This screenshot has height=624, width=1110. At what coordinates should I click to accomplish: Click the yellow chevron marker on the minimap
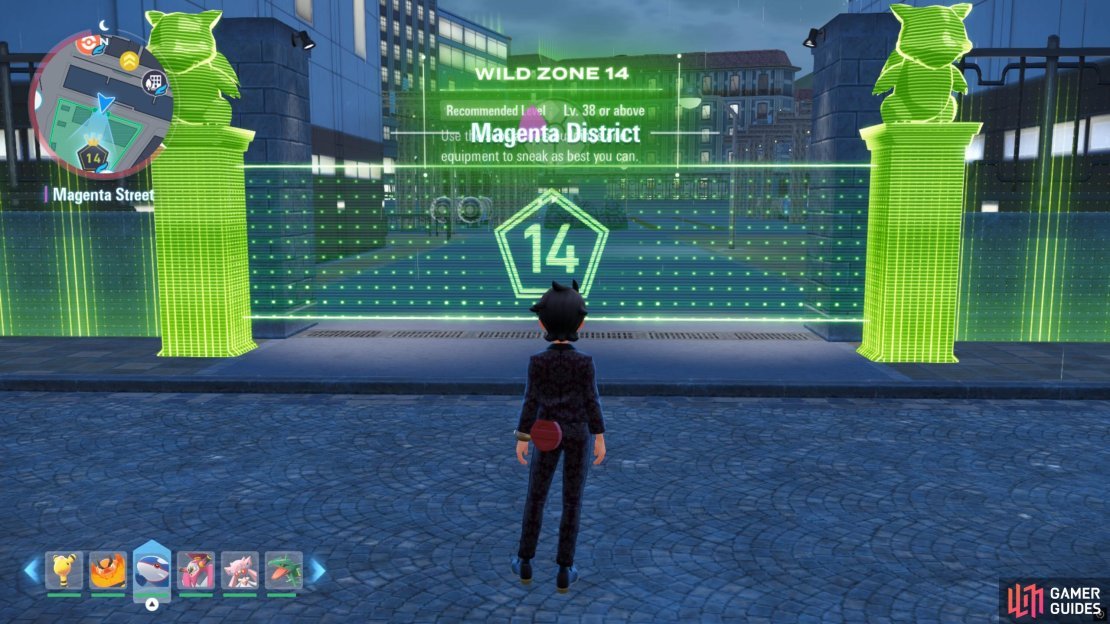pyautogui.click(x=129, y=62)
